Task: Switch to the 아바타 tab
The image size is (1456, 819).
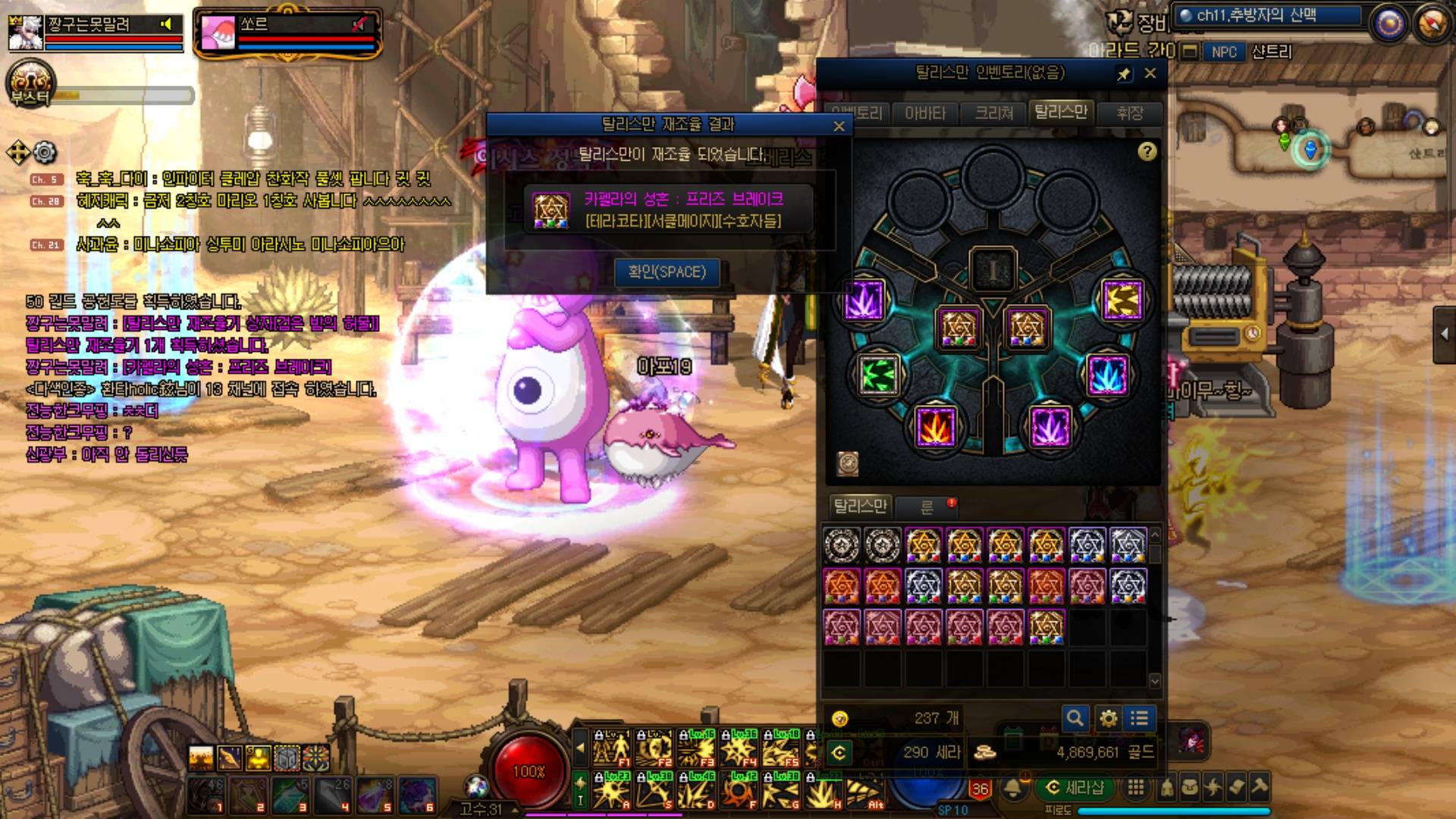Action: pyautogui.click(x=925, y=114)
